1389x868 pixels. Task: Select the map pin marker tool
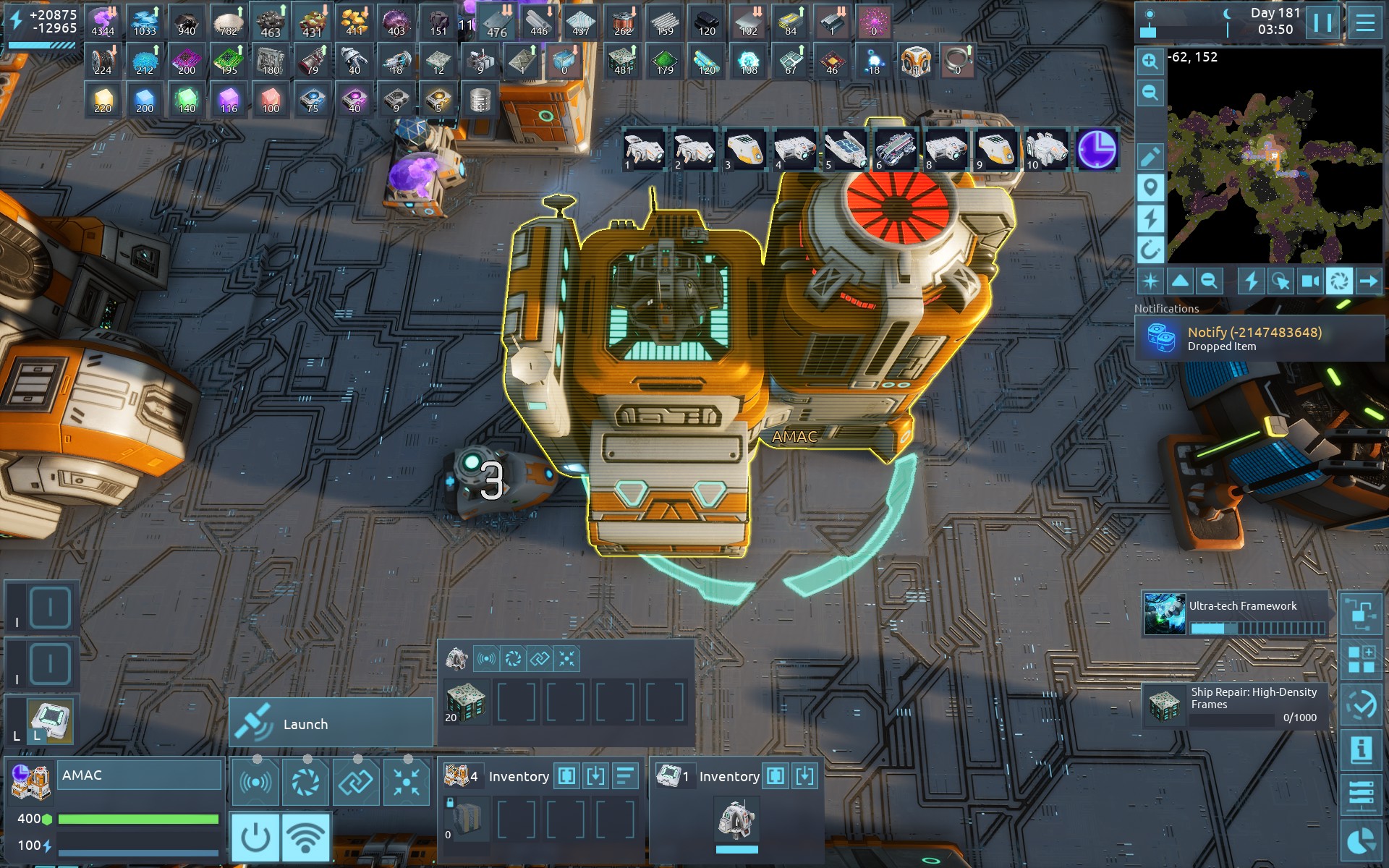coord(1150,188)
